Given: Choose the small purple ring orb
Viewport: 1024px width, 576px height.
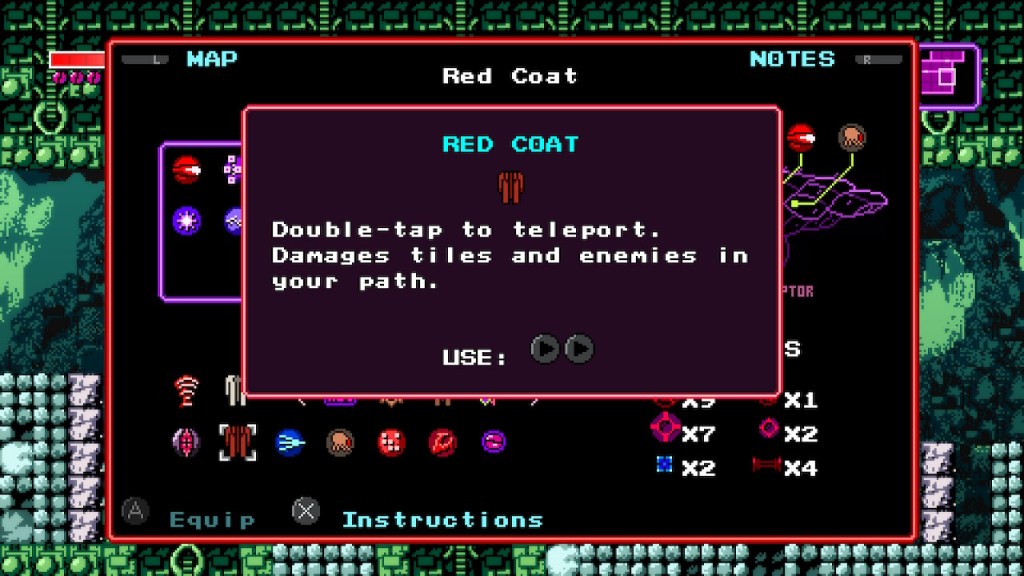Looking at the screenshot, I should [493, 441].
